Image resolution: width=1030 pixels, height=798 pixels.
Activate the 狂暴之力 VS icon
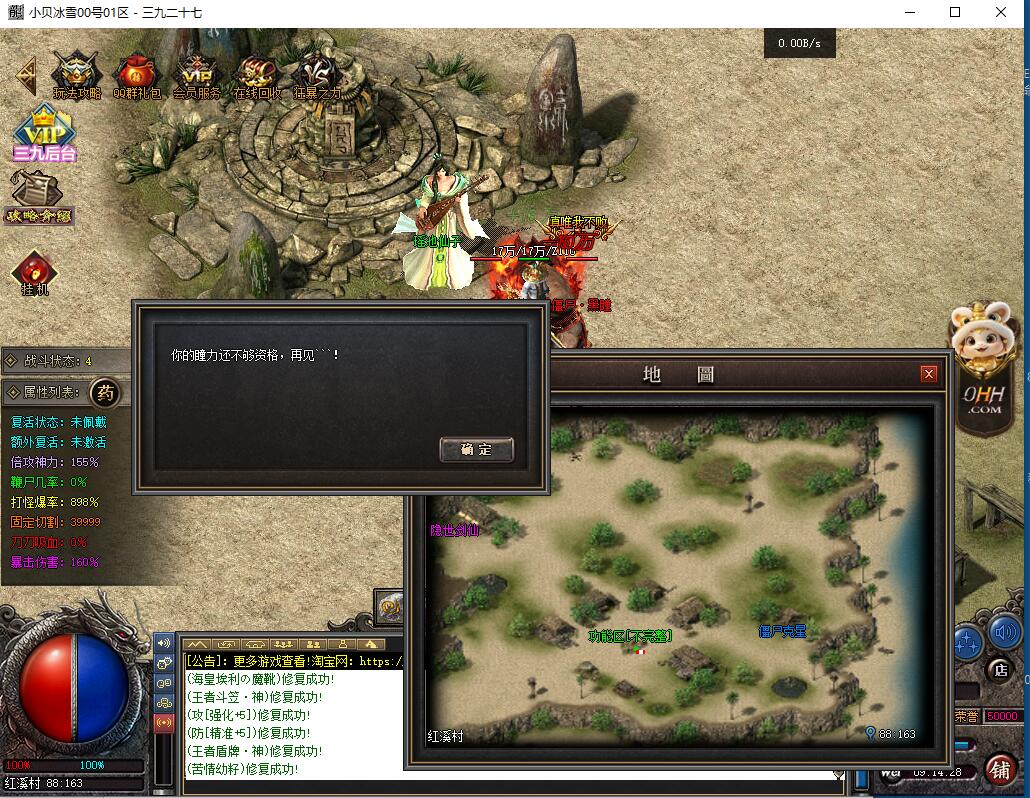click(x=317, y=76)
